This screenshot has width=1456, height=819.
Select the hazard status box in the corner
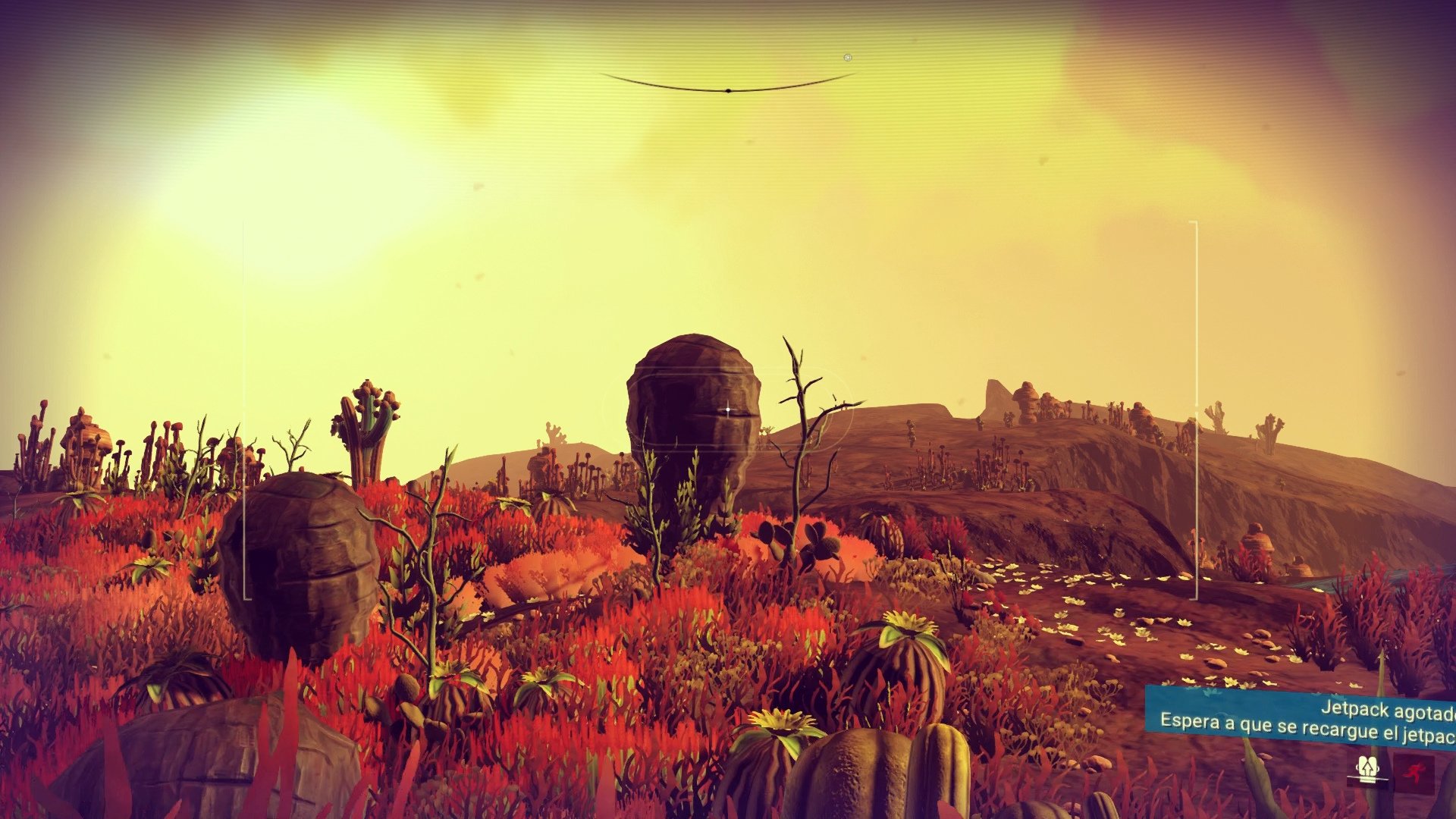pos(1415,775)
